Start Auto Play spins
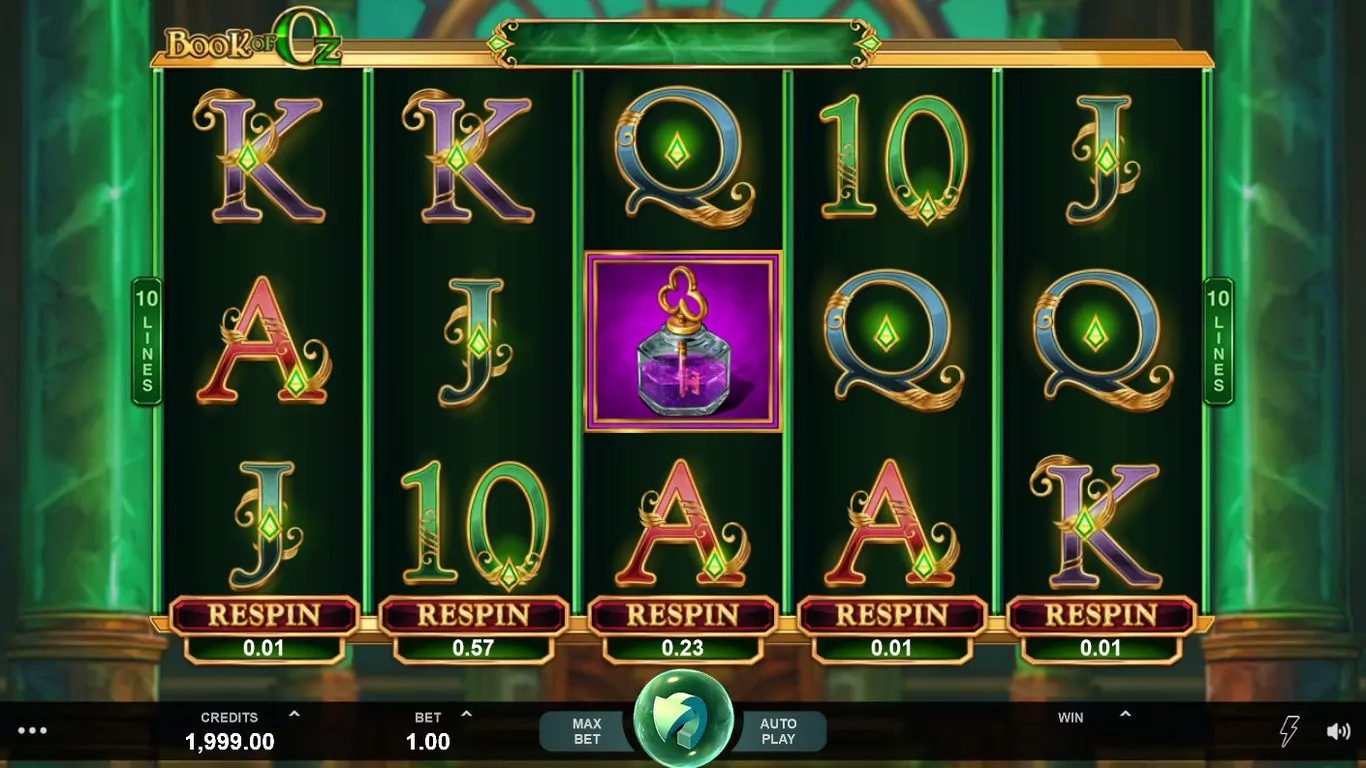Screen dimensions: 1366x768 778,731
